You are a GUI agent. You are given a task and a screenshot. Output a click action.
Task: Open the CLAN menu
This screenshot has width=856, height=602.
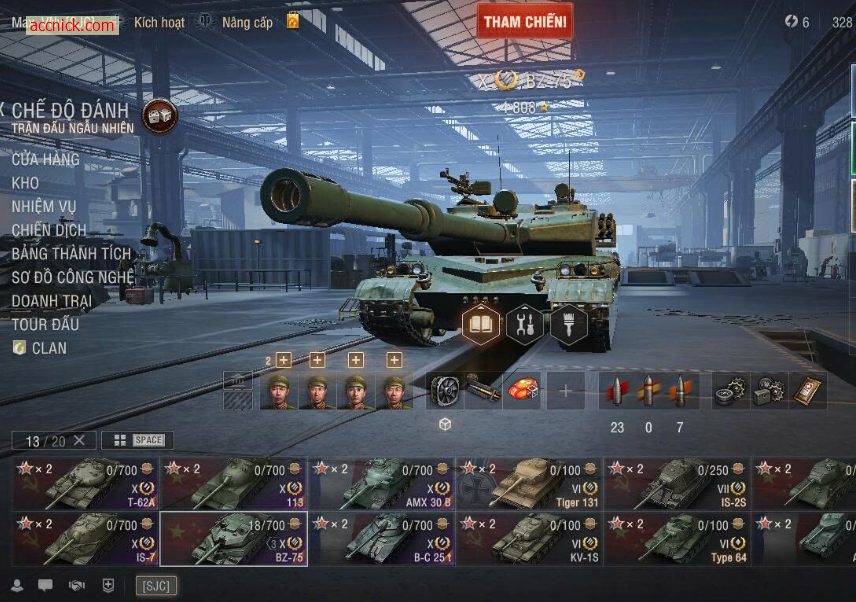pyautogui.click(x=48, y=348)
